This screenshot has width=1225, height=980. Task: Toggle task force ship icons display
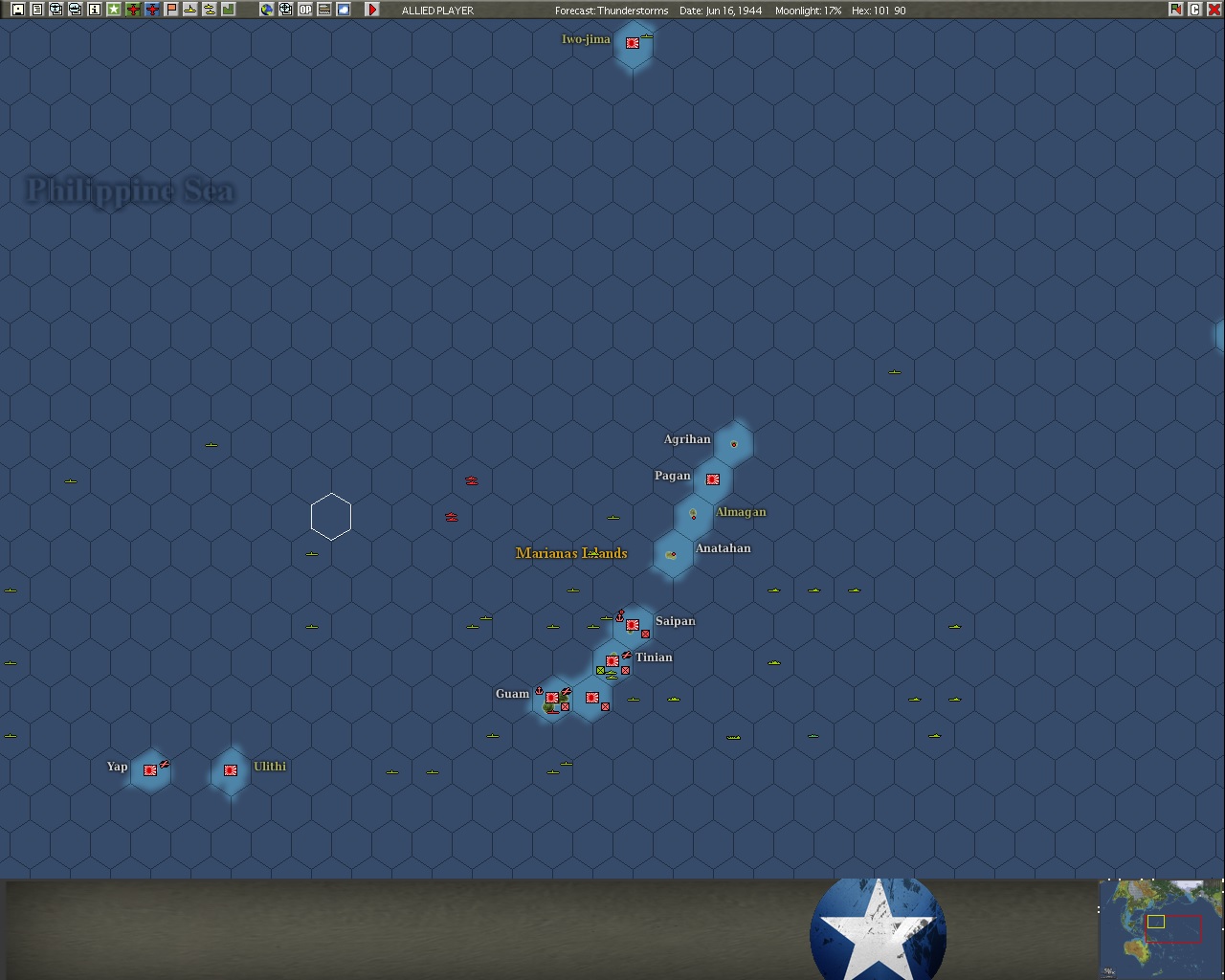coord(210,10)
